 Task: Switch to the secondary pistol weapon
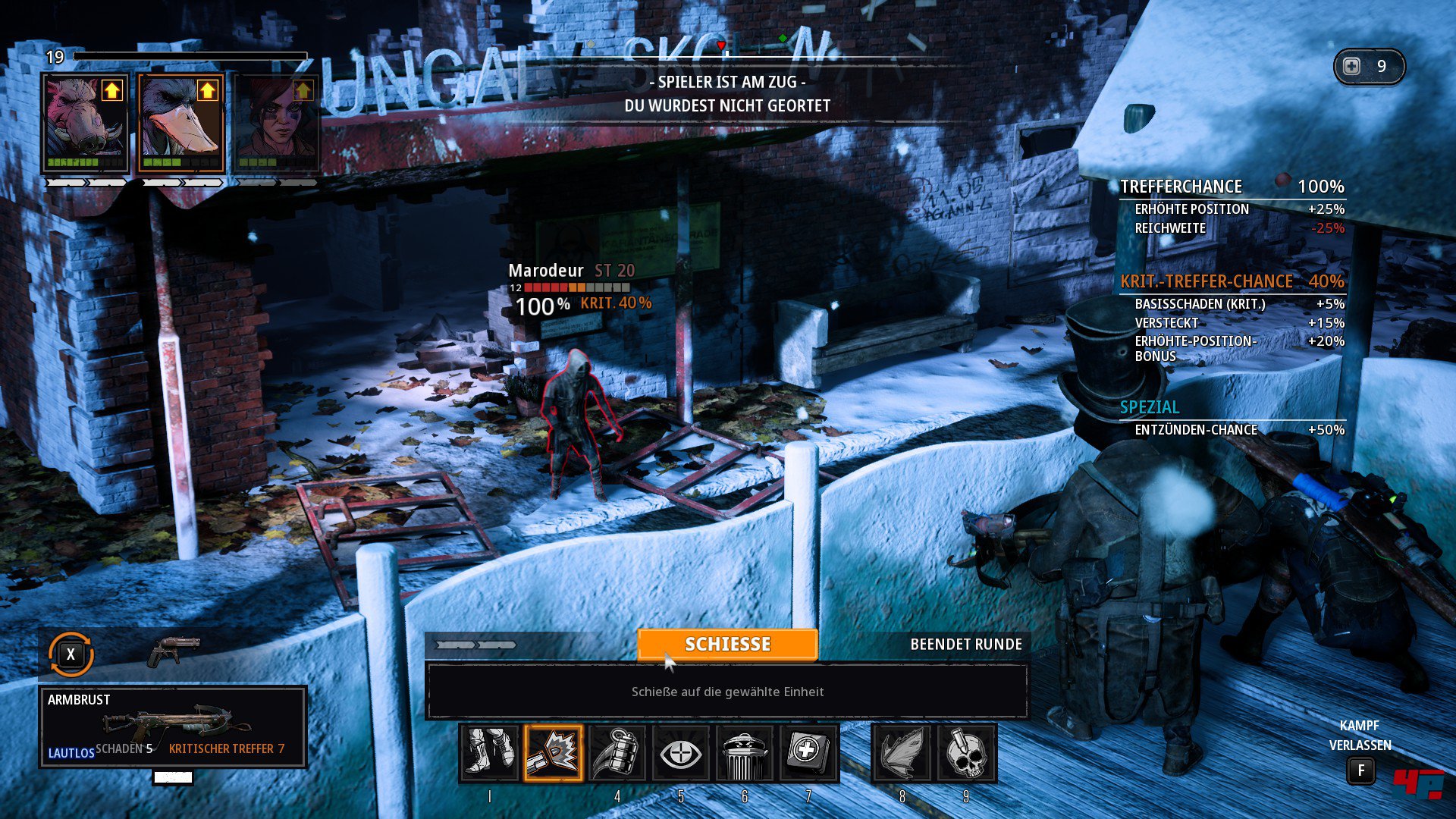pos(174,651)
